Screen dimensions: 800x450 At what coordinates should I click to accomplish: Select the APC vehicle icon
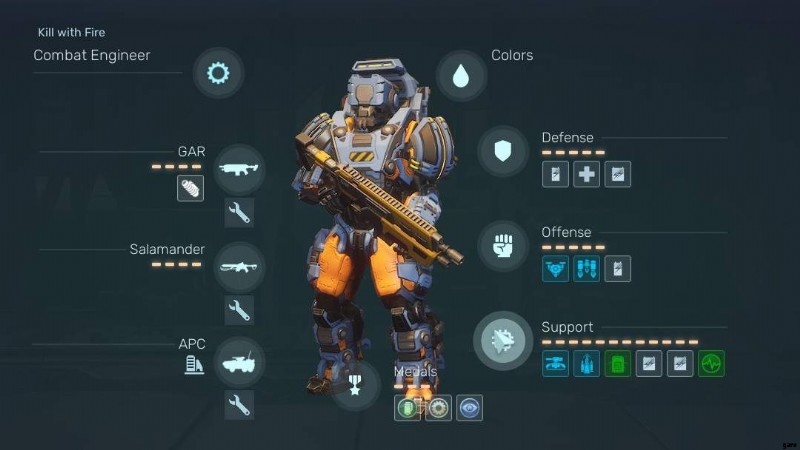point(239,361)
